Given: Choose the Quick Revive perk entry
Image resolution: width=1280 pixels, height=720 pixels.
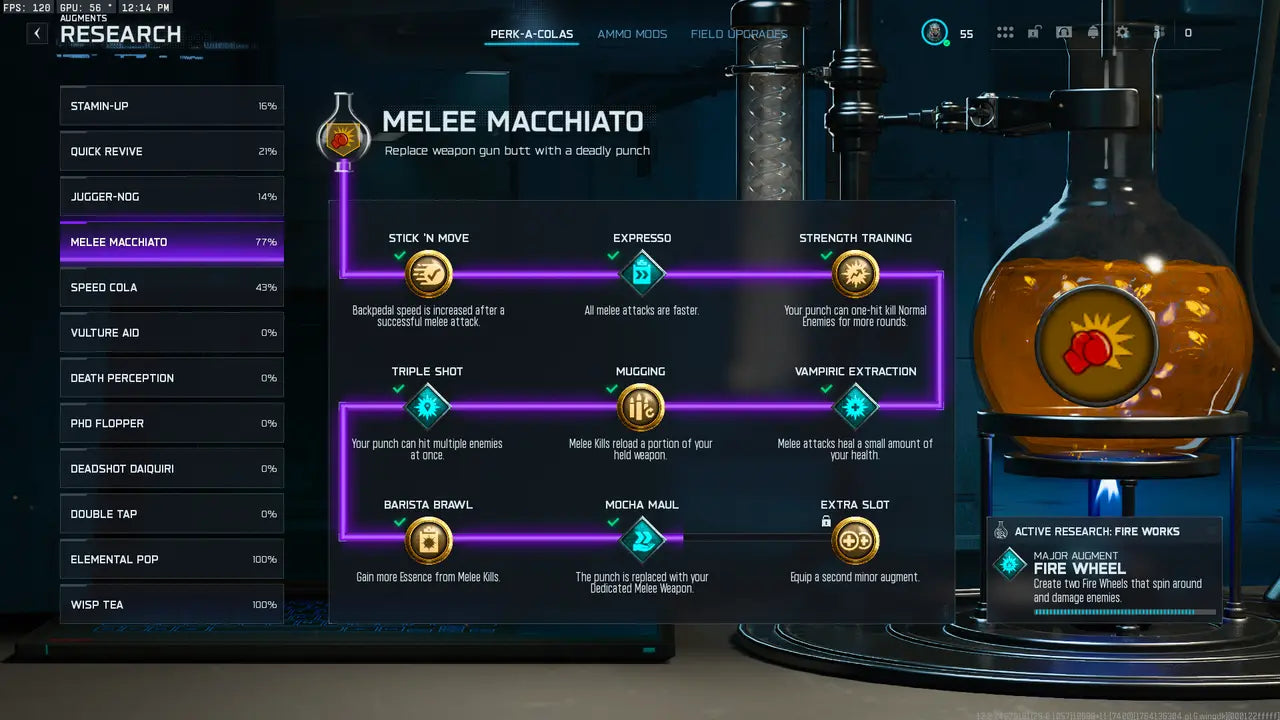Looking at the screenshot, I should pyautogui.click(x=172, y=151).
